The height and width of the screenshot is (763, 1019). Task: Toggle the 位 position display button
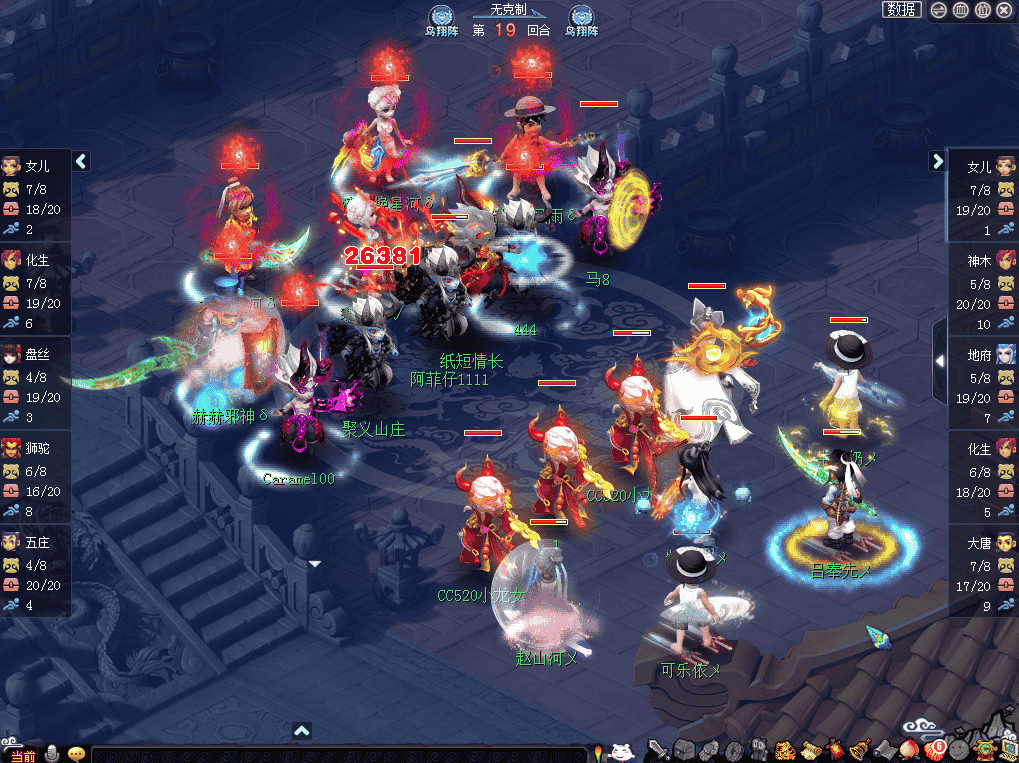tap(982, 10)
